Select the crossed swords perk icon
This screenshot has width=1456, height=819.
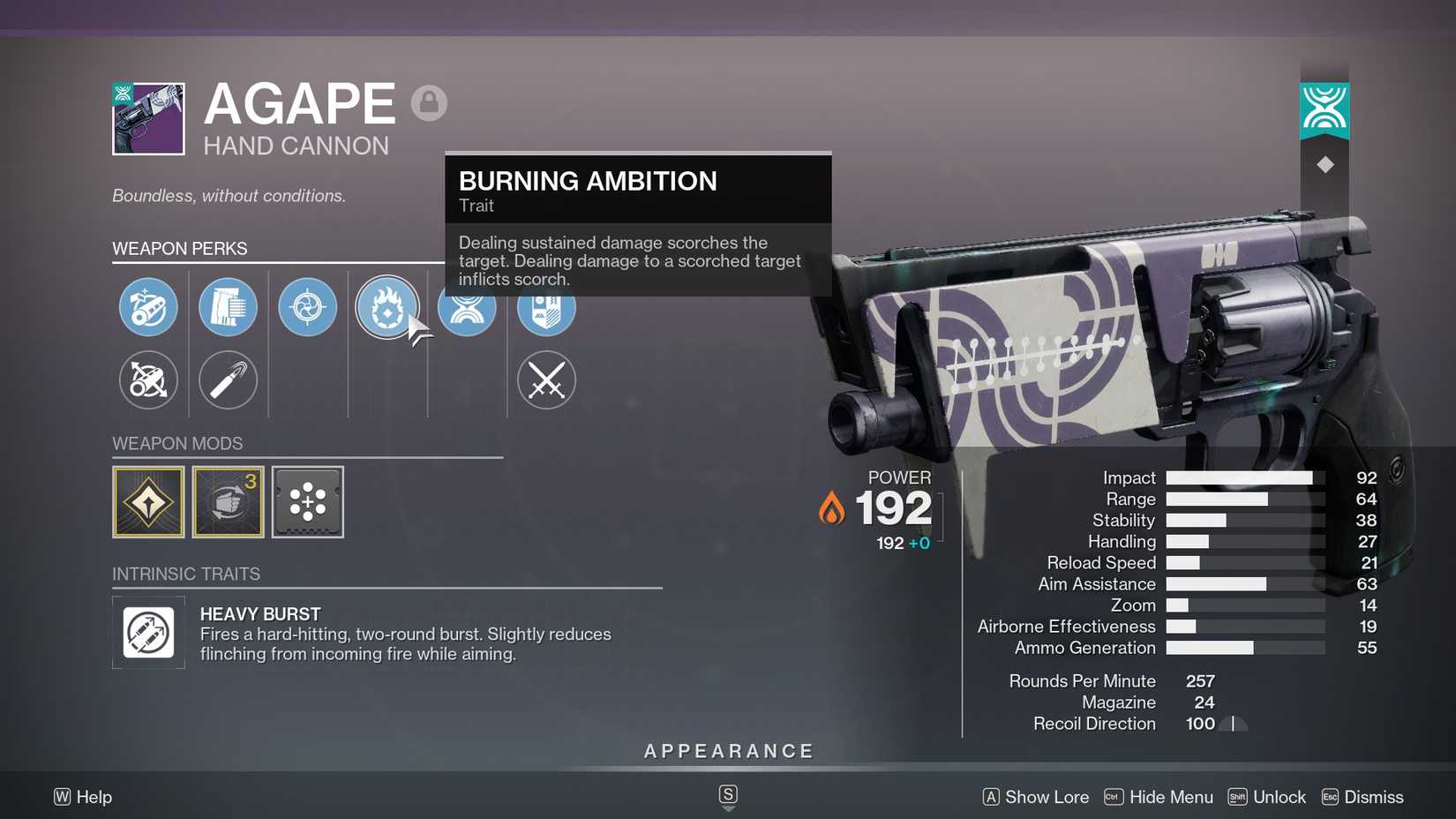tap(546, 380)
